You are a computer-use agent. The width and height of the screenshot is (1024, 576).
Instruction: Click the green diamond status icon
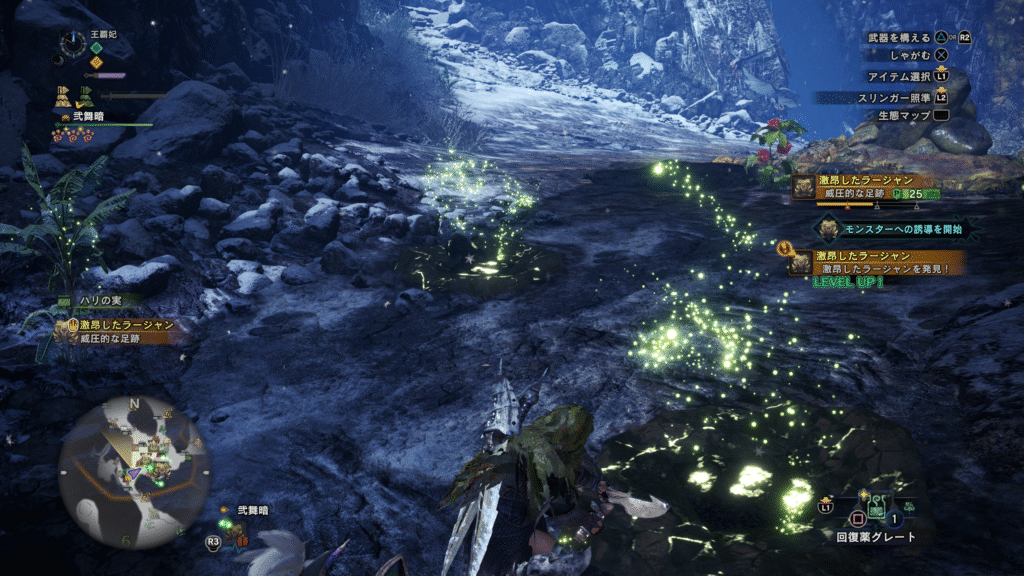[x=96, y=47]
